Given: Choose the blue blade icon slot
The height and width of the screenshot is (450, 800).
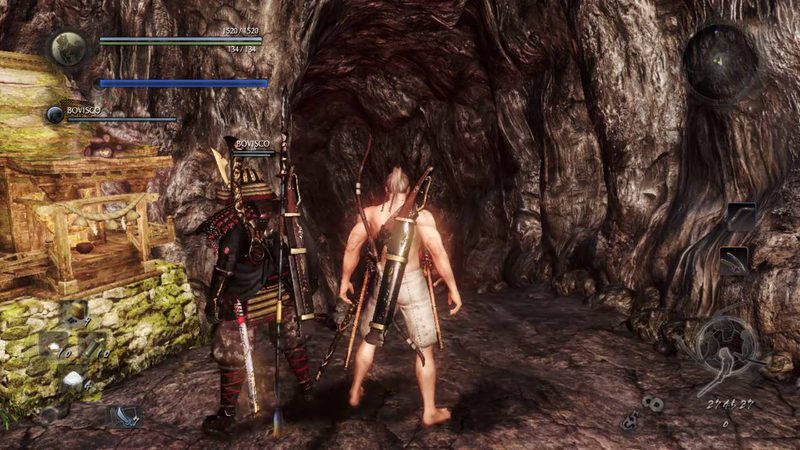Looking at the screenshot, I should click(123, 416).
